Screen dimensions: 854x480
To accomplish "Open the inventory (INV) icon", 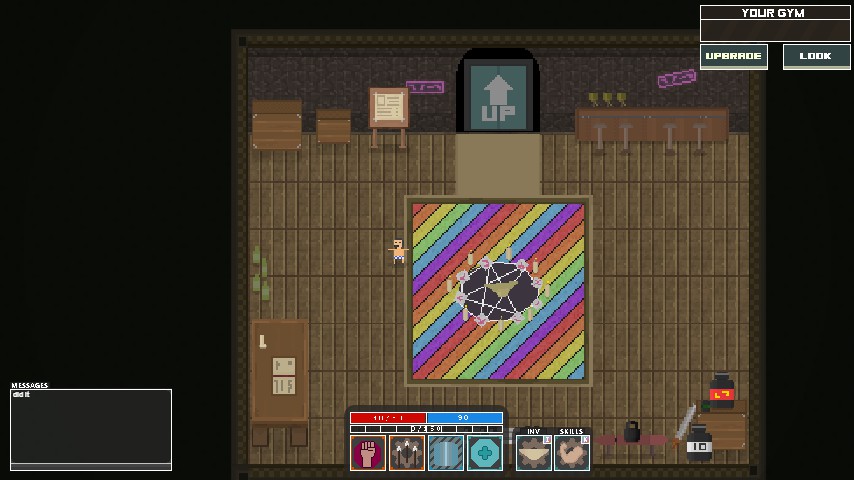I will 533,453.
